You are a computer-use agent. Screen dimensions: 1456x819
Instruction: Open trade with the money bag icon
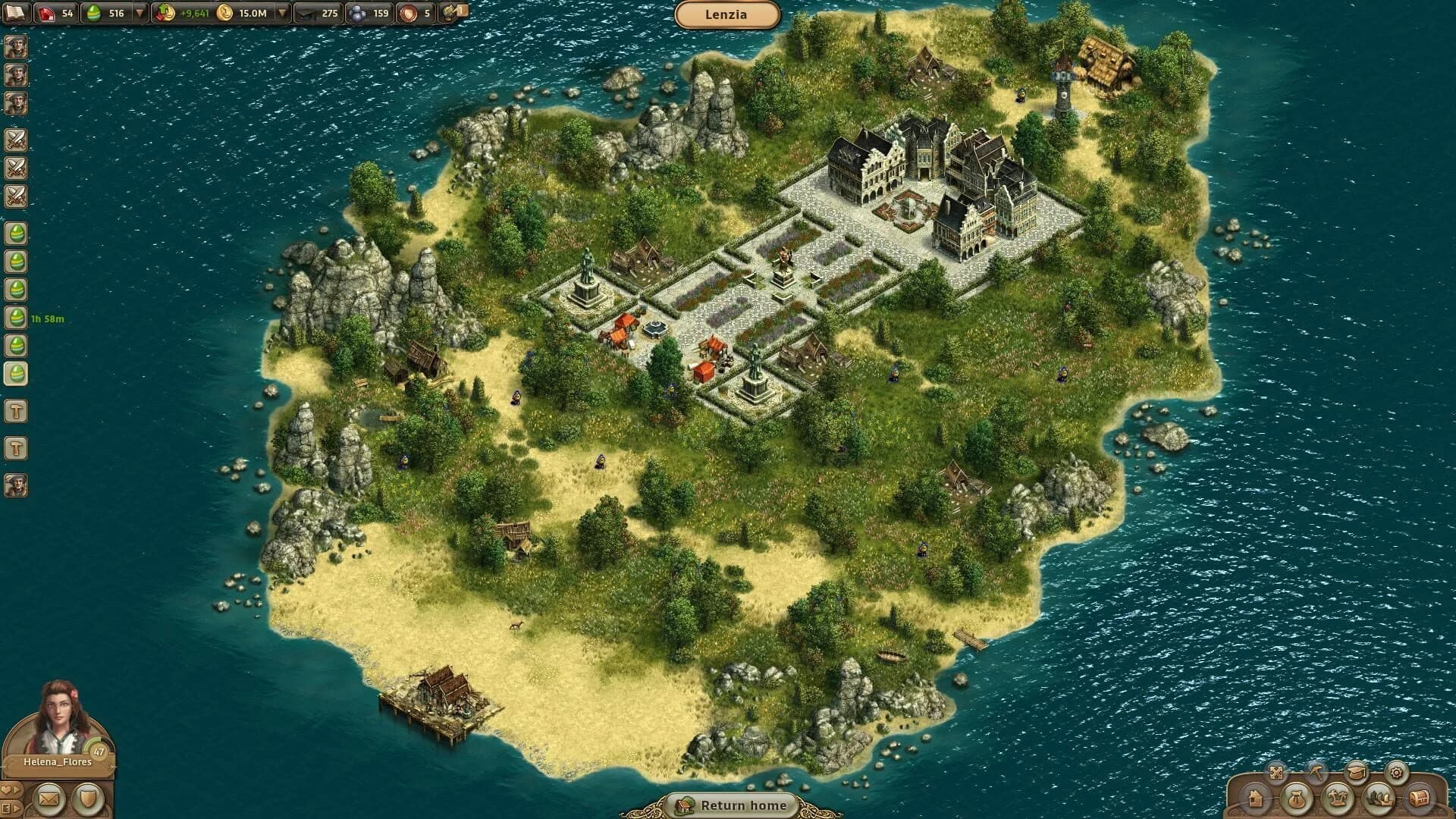tap(1298, 798)
